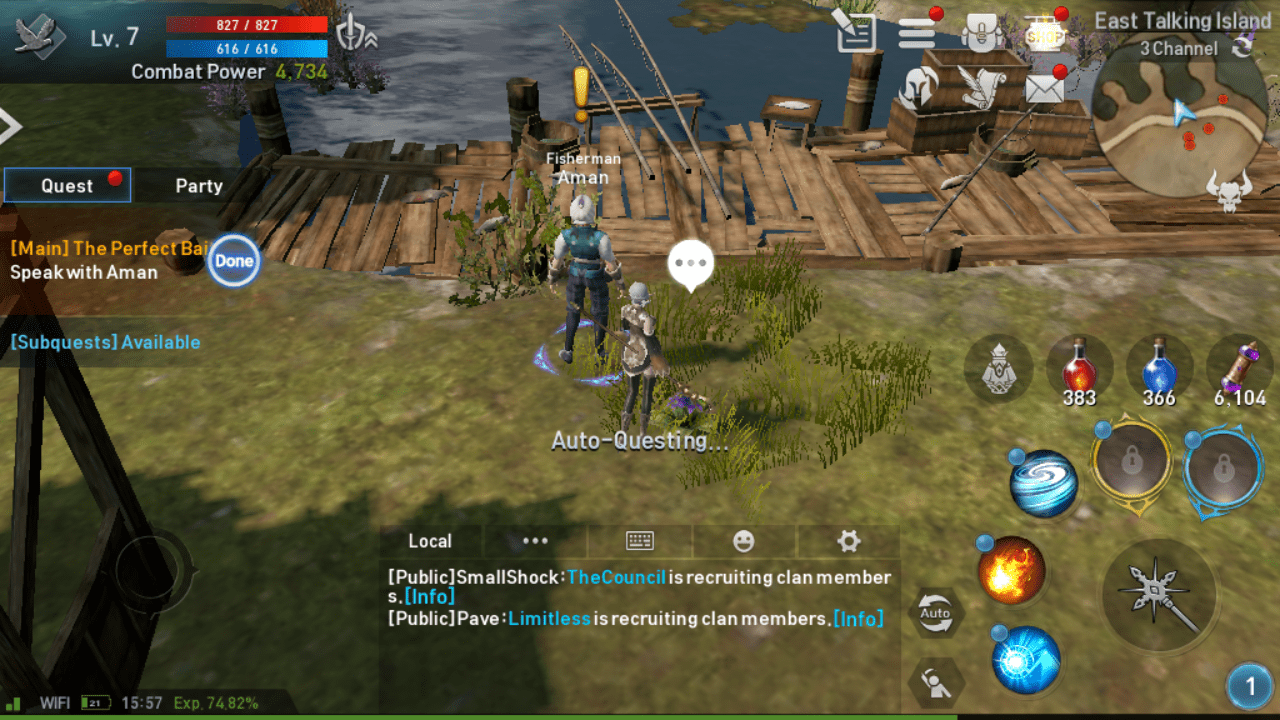The image size is (1280, 720).
Task: Use the purple scroll item
Action: 1239,366
